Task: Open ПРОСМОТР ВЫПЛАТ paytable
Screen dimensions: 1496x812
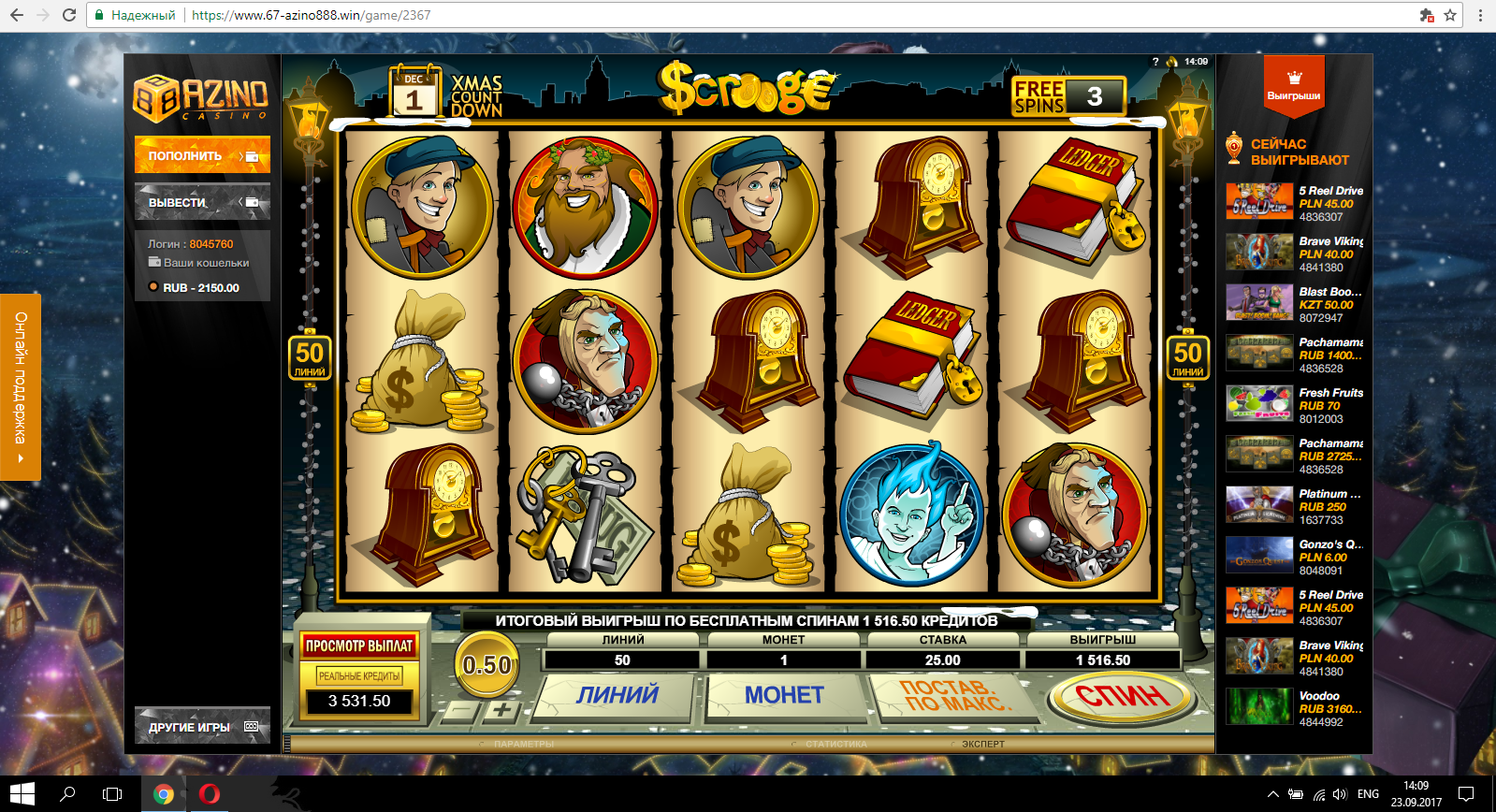Action: (359, 645)
